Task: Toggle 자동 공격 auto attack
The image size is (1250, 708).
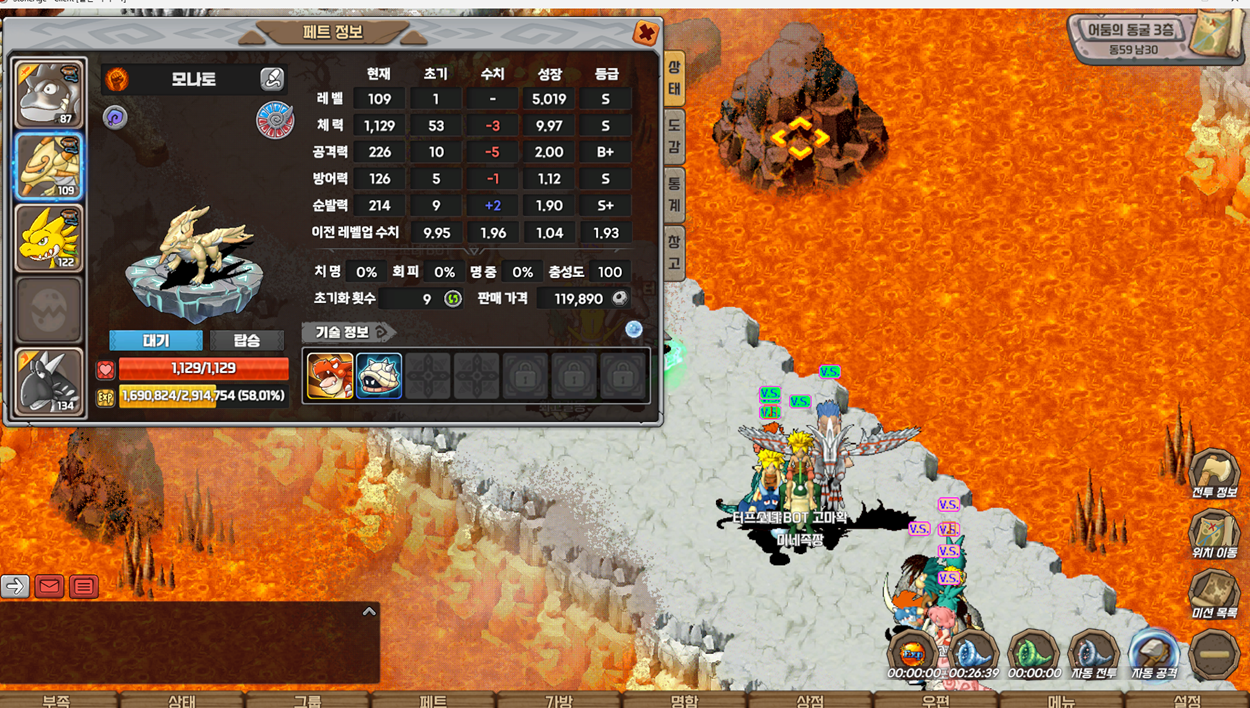Action: pos(1153,655)
